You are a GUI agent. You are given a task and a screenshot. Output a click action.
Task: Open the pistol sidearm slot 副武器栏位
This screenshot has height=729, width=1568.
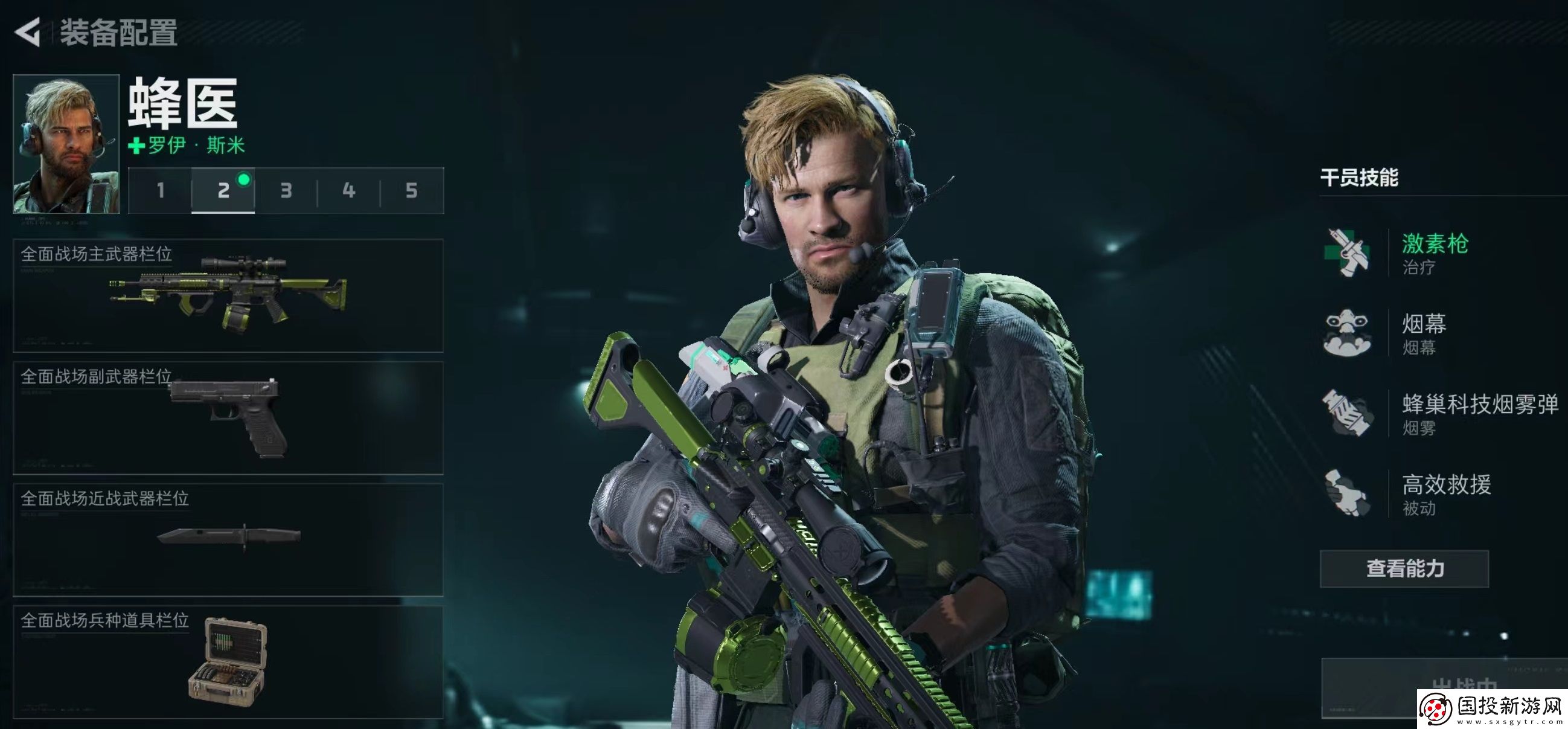coord(228,419)
